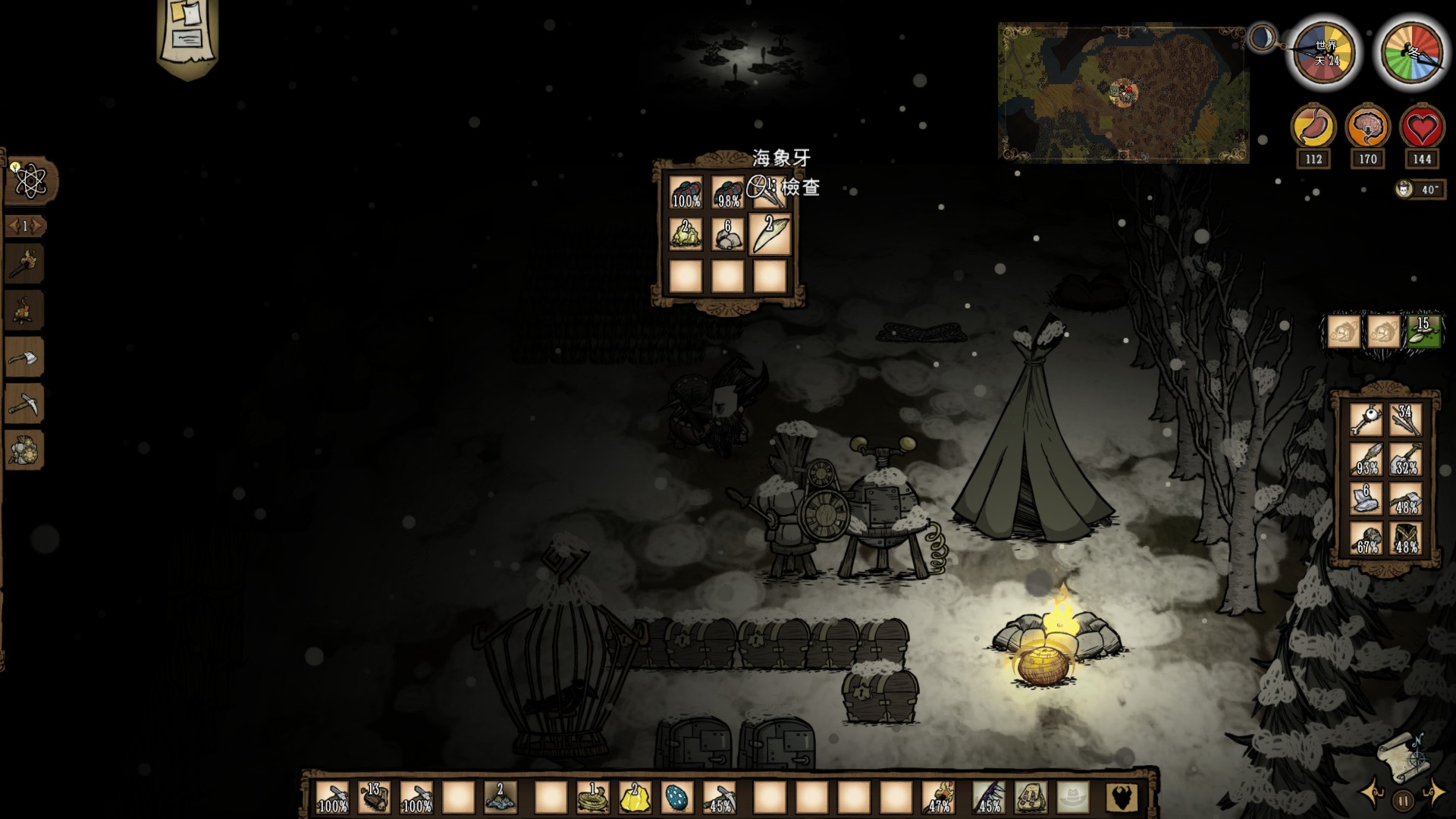Image resolution: width=1456 pixels, height=819 pixels.
Task: Select the torch crafting recipe
Action: [24, 265]
